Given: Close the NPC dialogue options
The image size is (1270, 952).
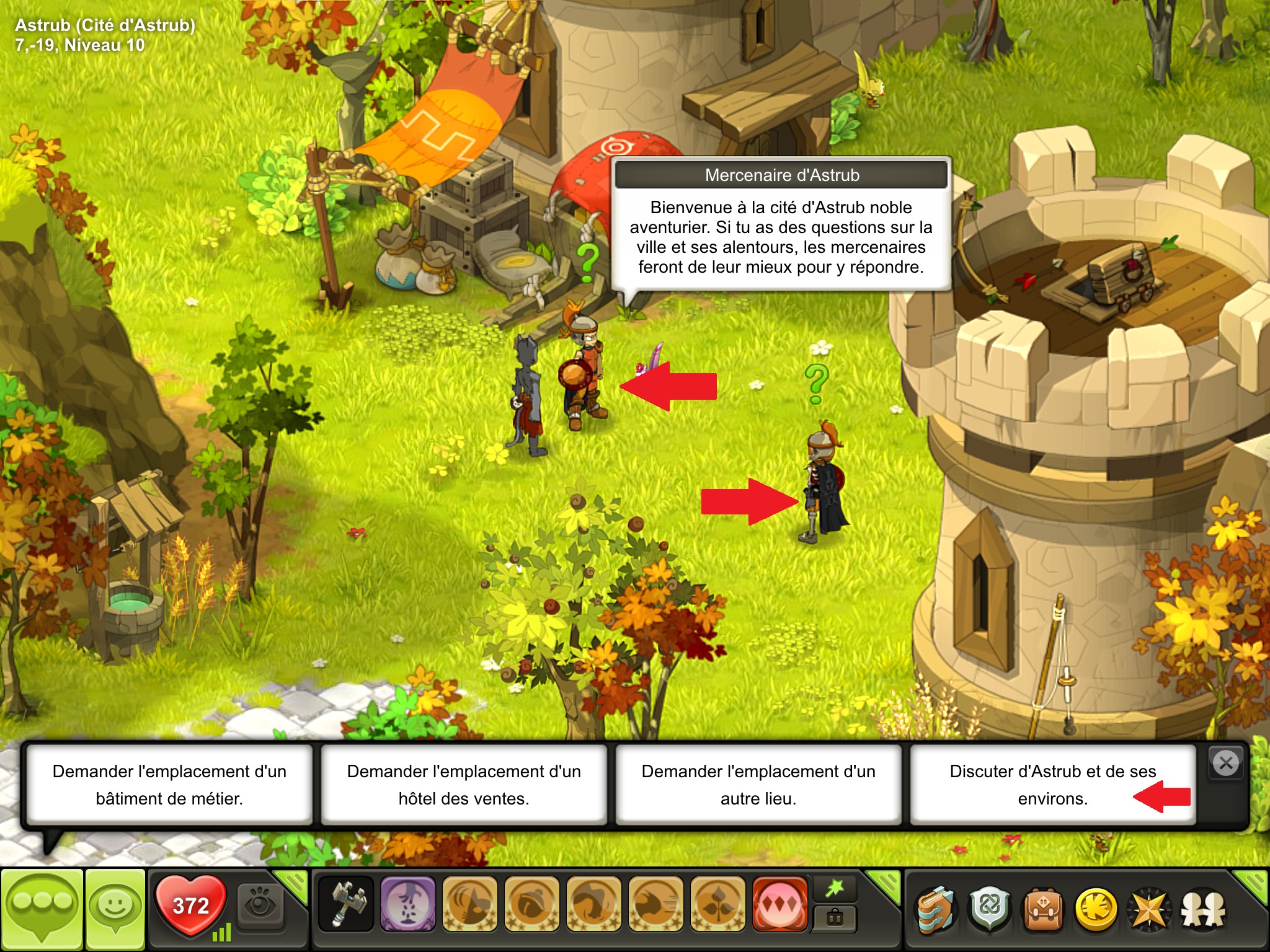Looking at the screenshot, I should click(1226, 763).
